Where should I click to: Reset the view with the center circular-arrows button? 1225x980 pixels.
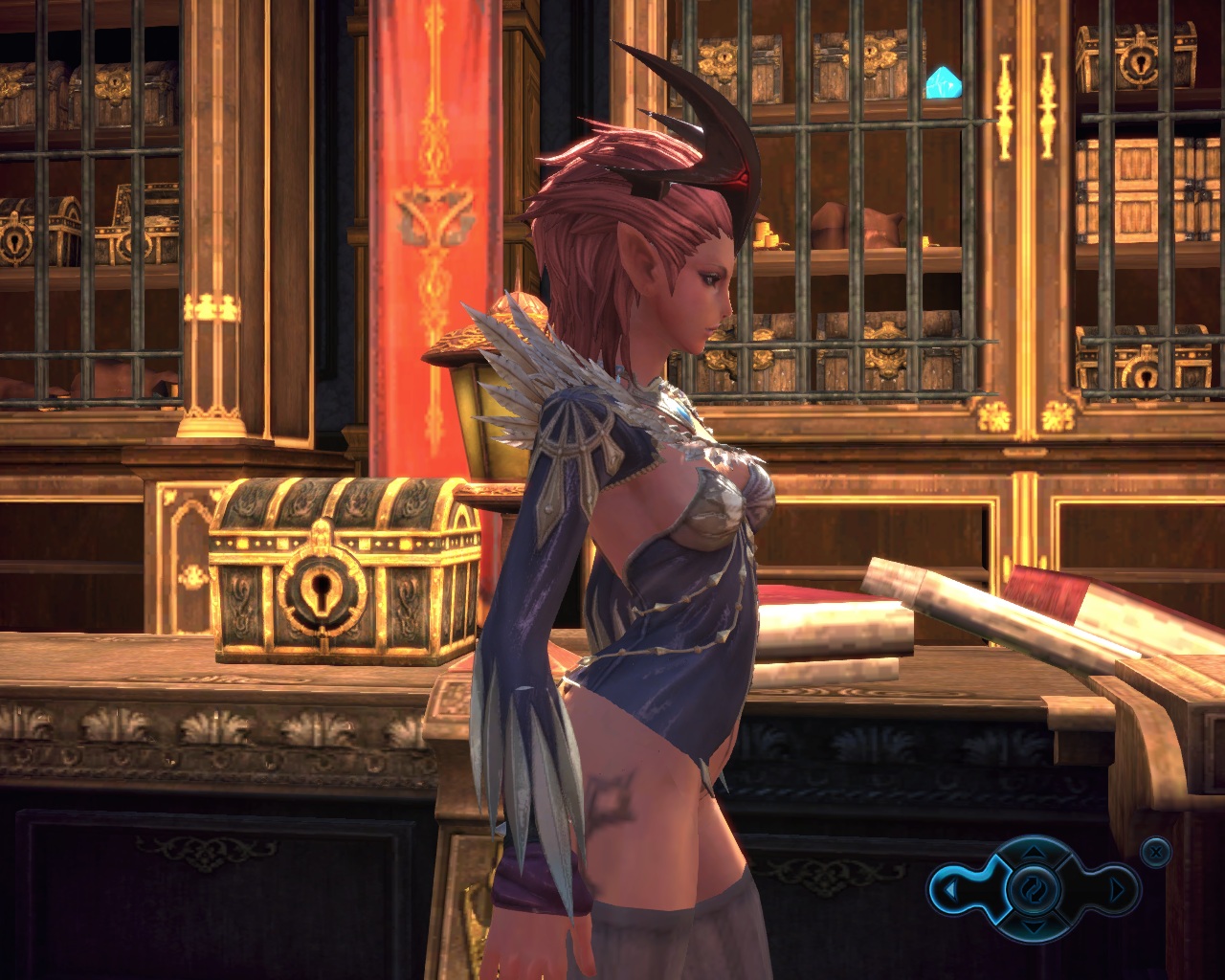pos(1033,890)
